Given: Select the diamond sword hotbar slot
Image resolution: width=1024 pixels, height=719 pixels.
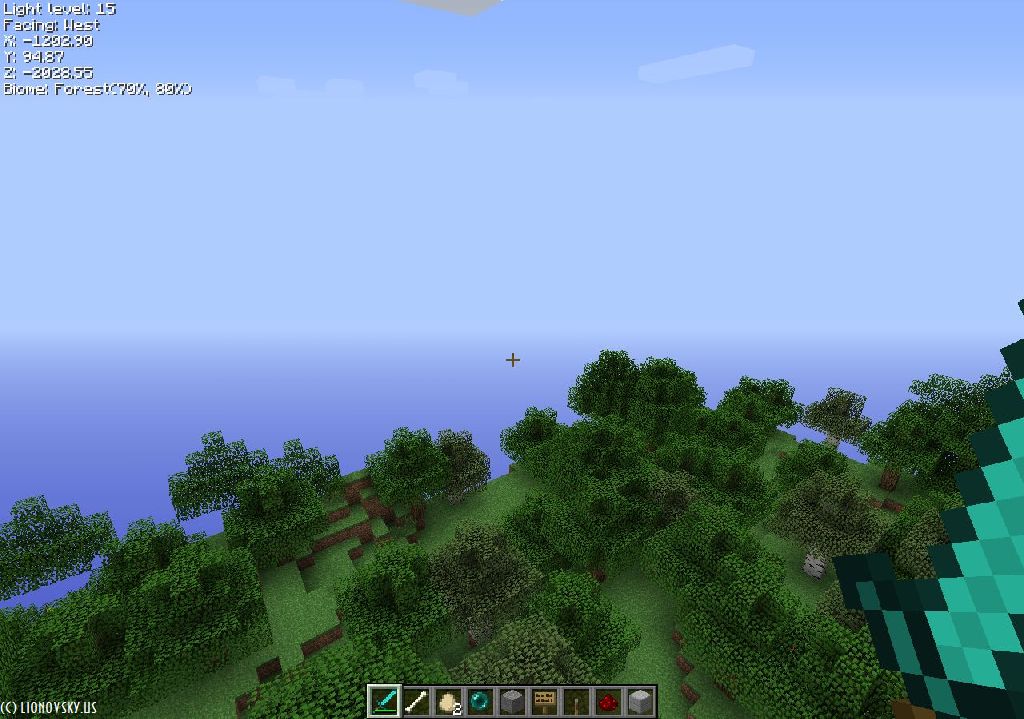Looking at the screenshot, I should tap(384, 701).
